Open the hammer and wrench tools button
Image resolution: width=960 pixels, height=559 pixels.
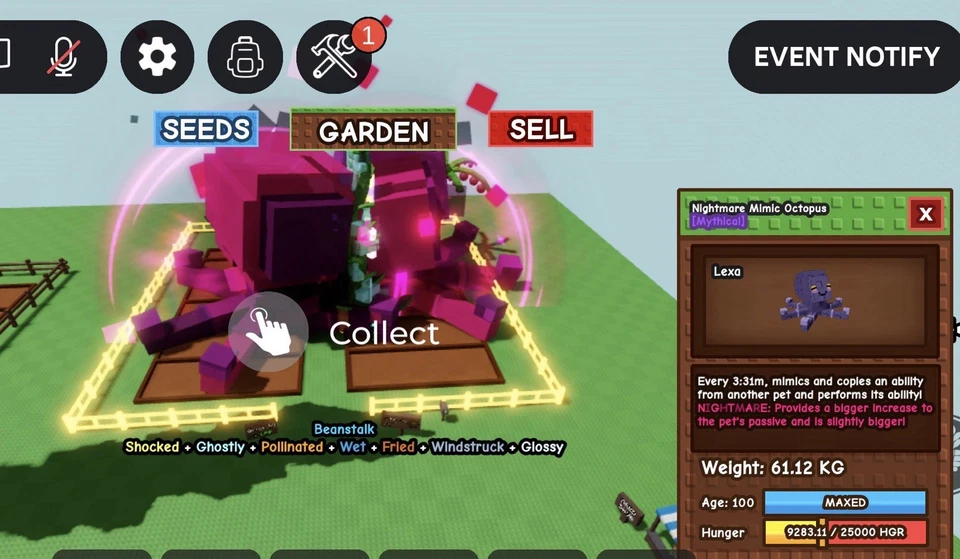pyautogui.click(x=334, y=56)
